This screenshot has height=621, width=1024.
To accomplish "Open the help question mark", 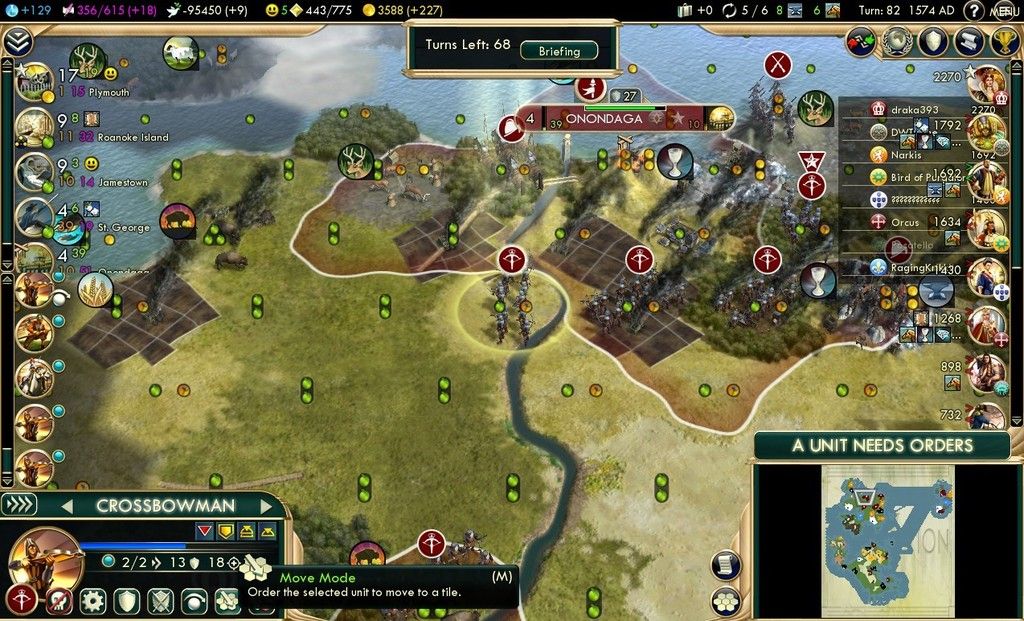I will click(972, 11).
